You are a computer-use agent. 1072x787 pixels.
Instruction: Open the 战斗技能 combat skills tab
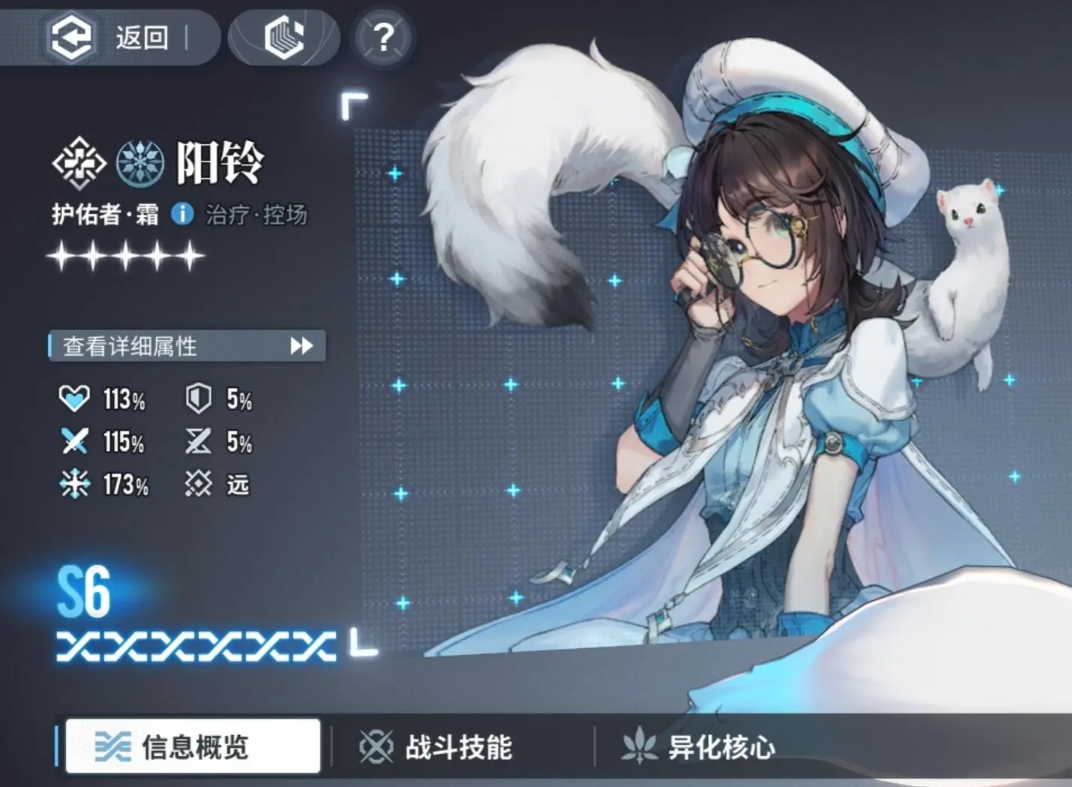pos(437,747)
